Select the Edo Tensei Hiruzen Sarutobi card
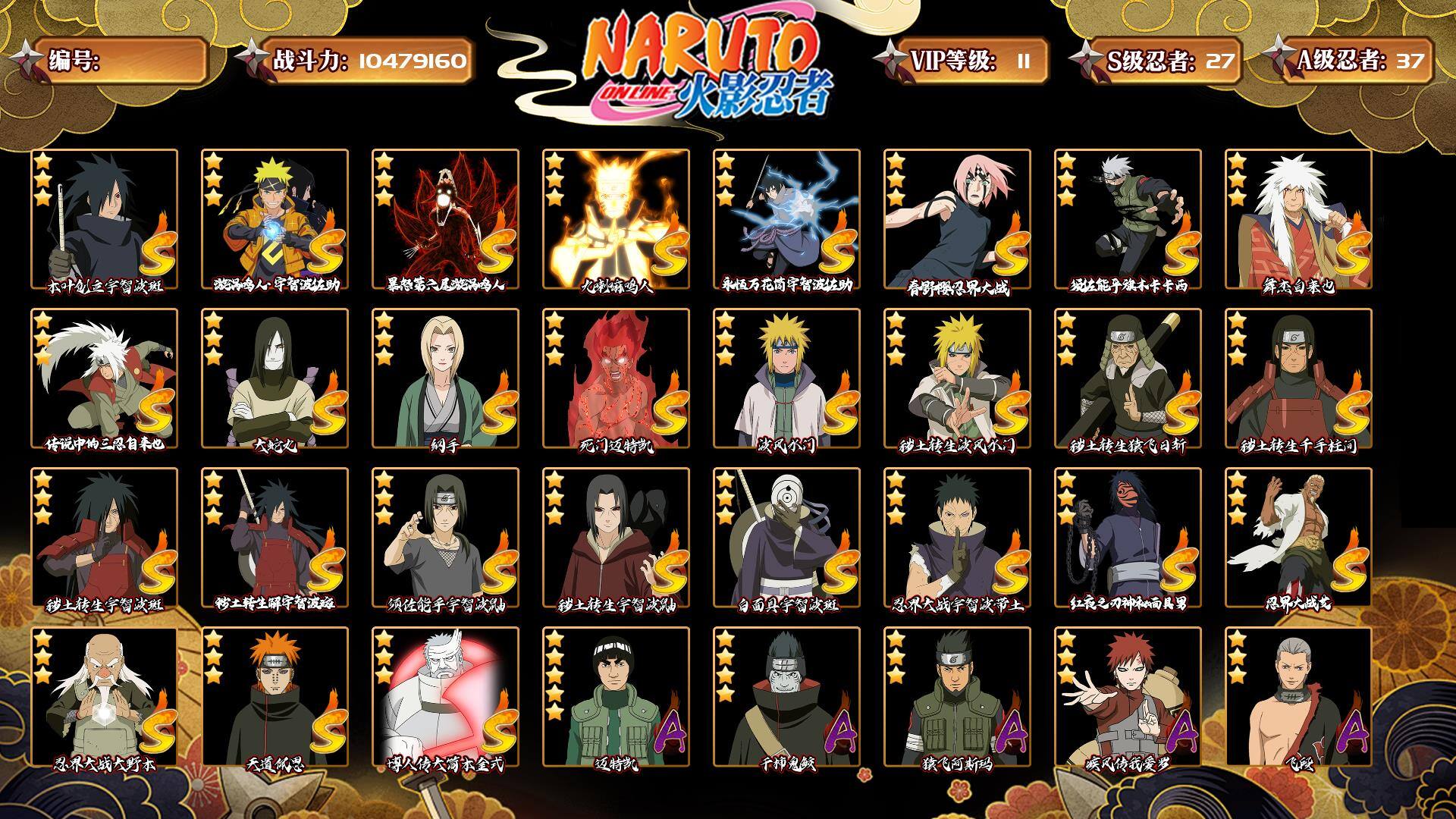The image size is (1456, 819). click(1128, 378)
